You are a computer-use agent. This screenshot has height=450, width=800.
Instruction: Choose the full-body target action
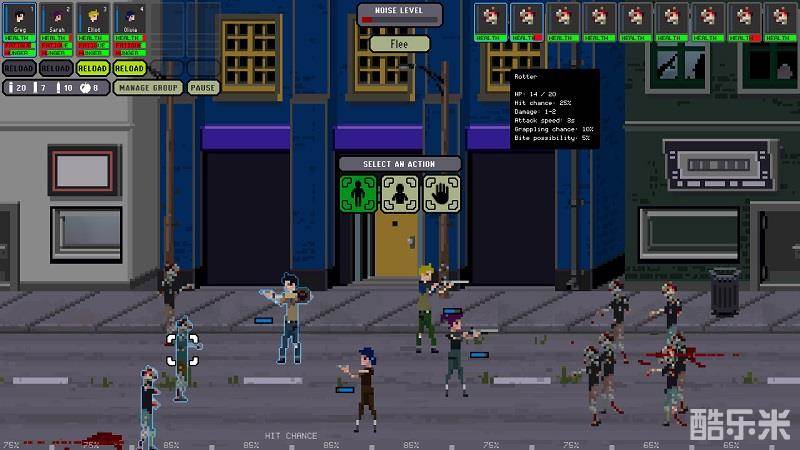click(x=359, y=194)
